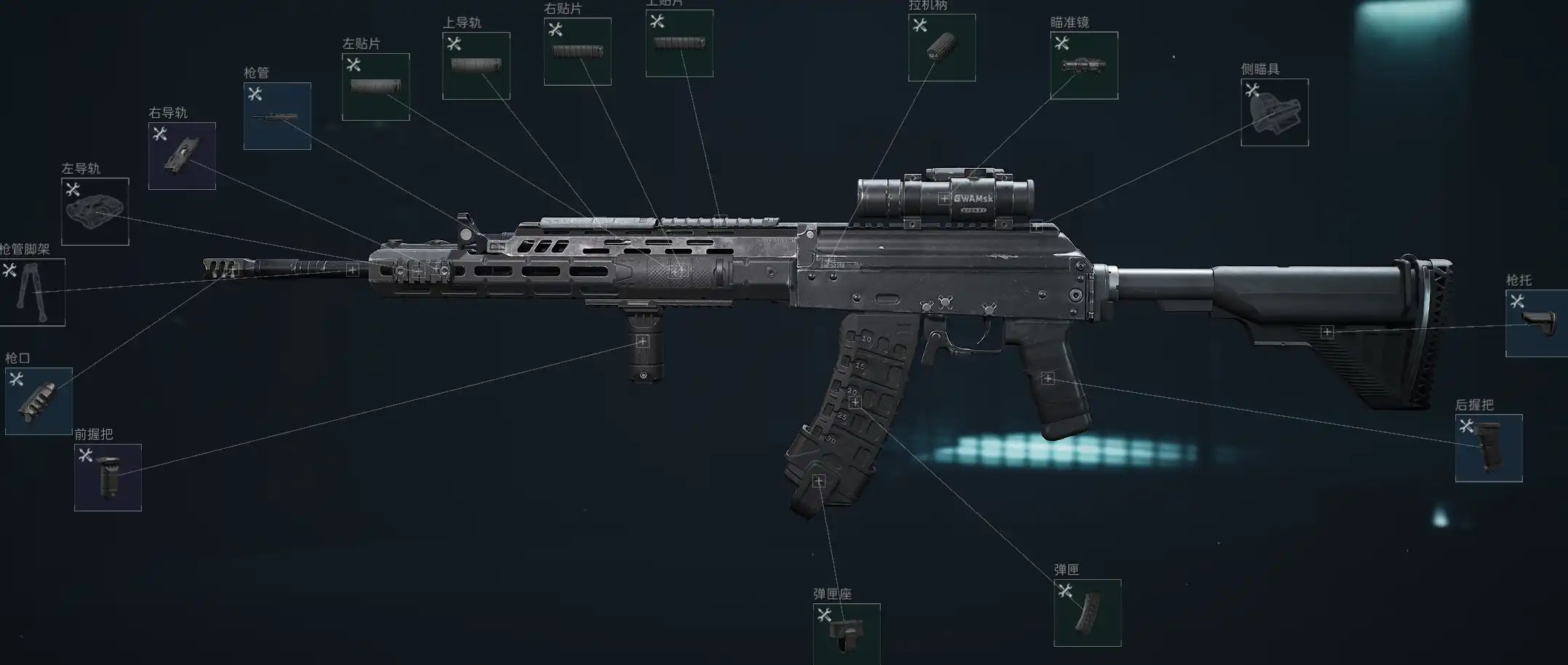Select the 瞄准镜 scope slot
This screenshot has height=665, width=1568.
tap(1084, 65)
